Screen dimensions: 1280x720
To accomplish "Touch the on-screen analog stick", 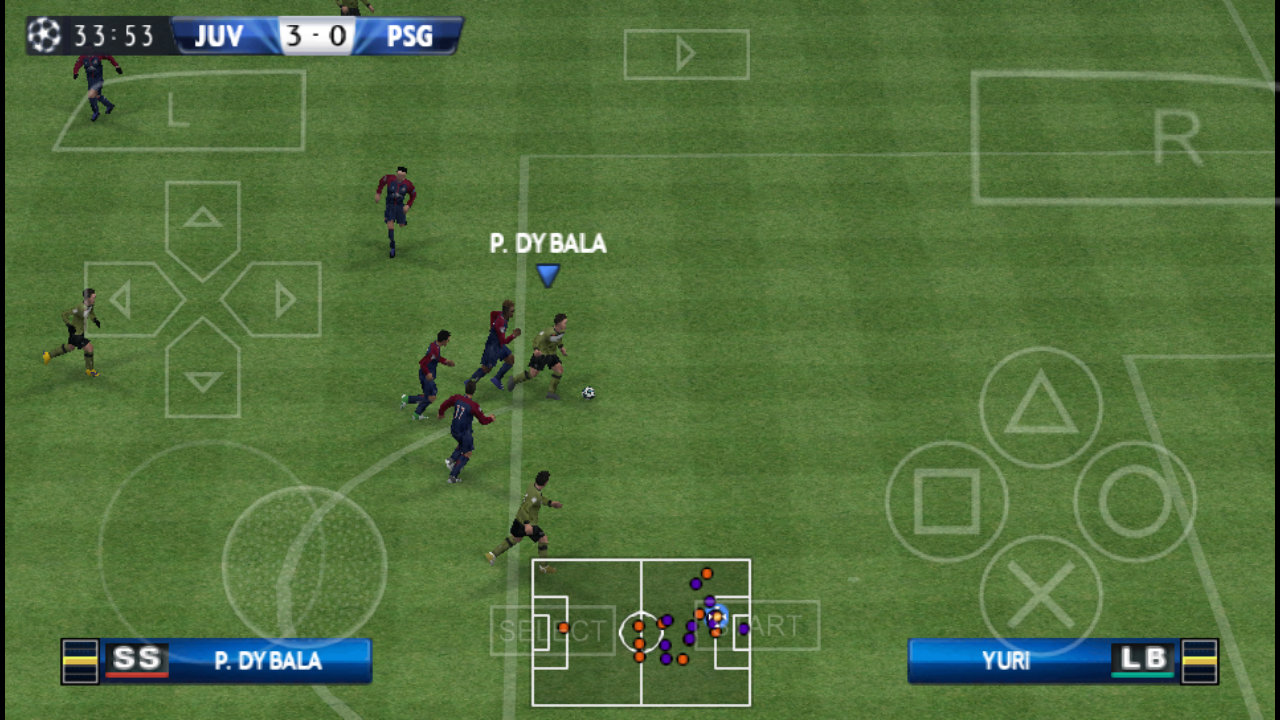I will pos(304,567).
